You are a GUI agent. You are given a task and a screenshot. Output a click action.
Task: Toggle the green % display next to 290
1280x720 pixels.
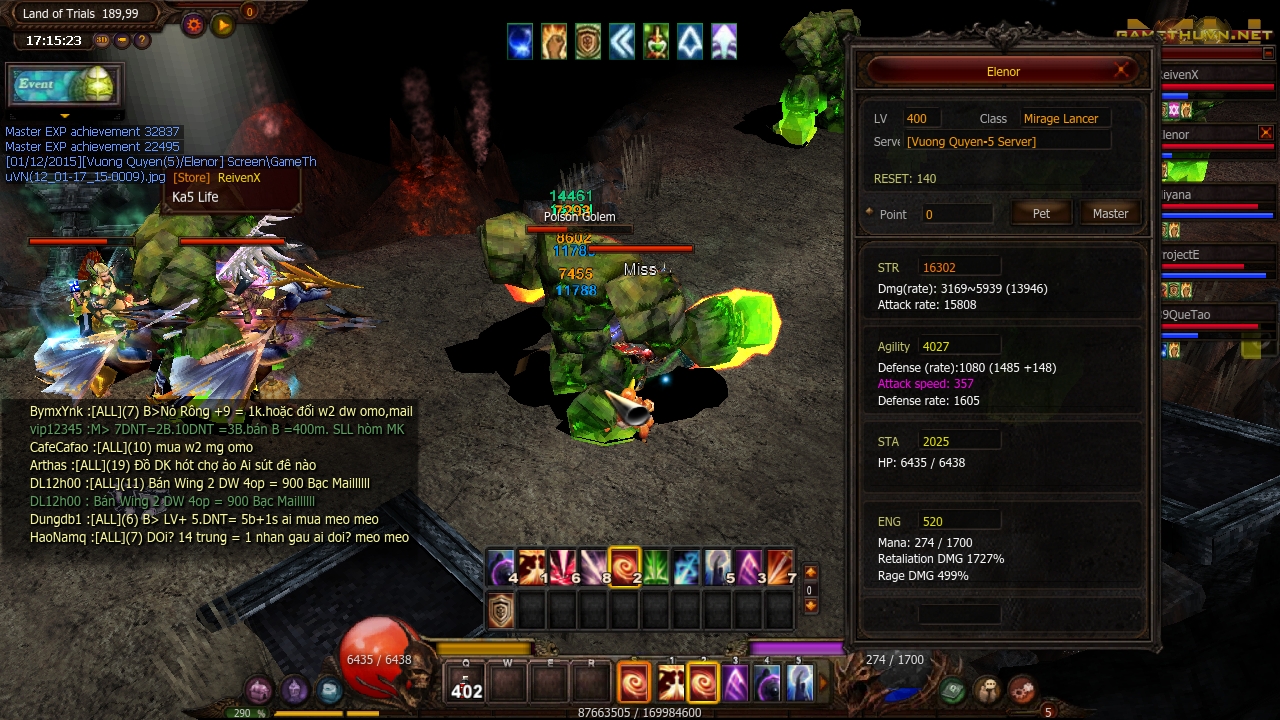click(x=248, y=713)
